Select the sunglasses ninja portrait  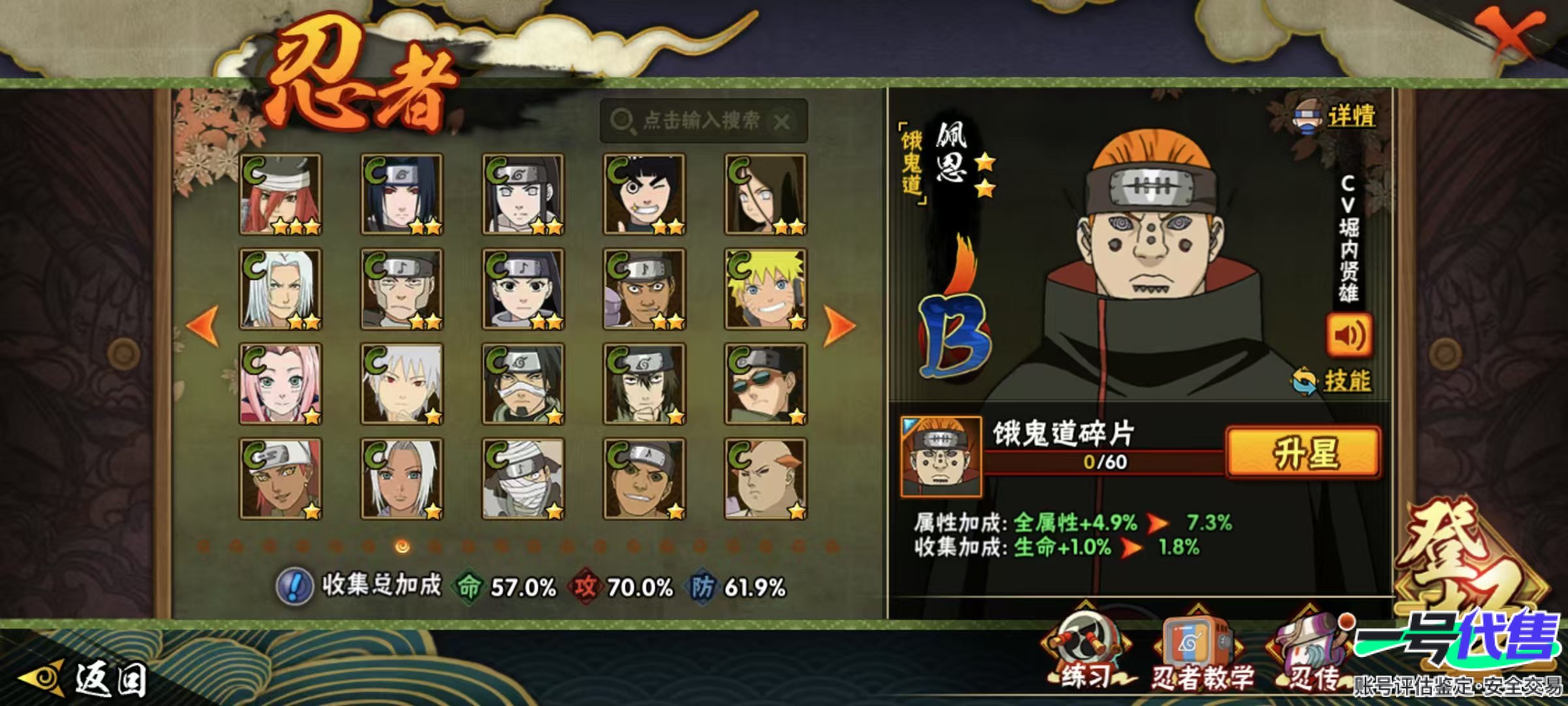coord(765,384)
